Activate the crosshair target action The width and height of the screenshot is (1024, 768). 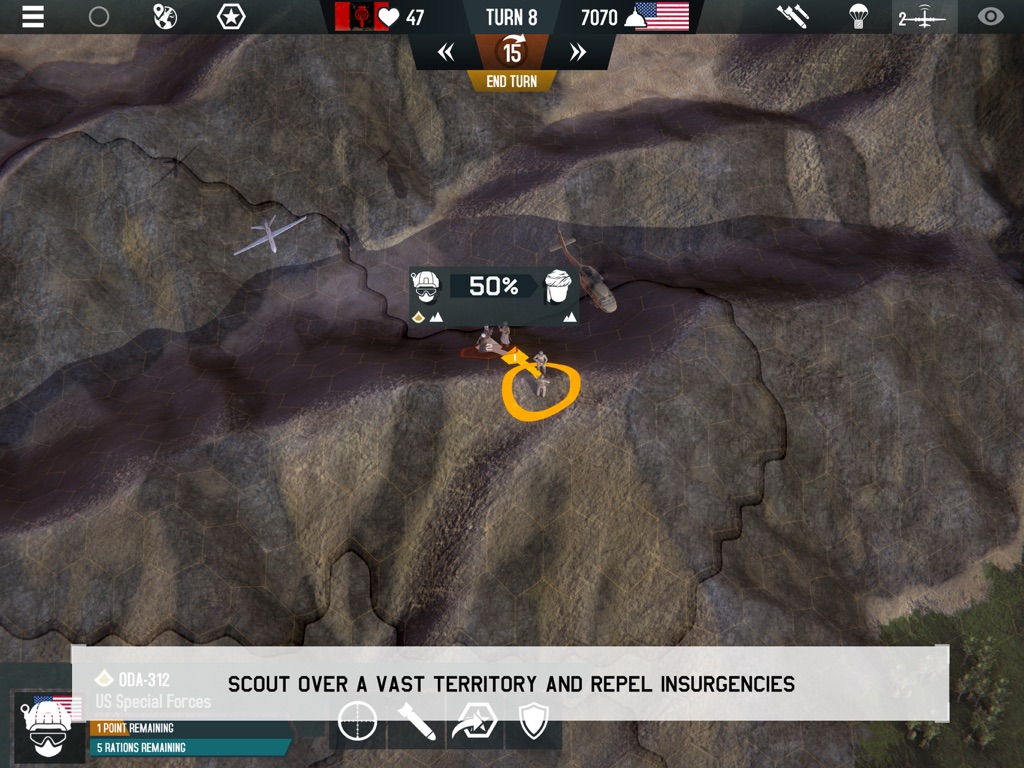coord(357,721)
